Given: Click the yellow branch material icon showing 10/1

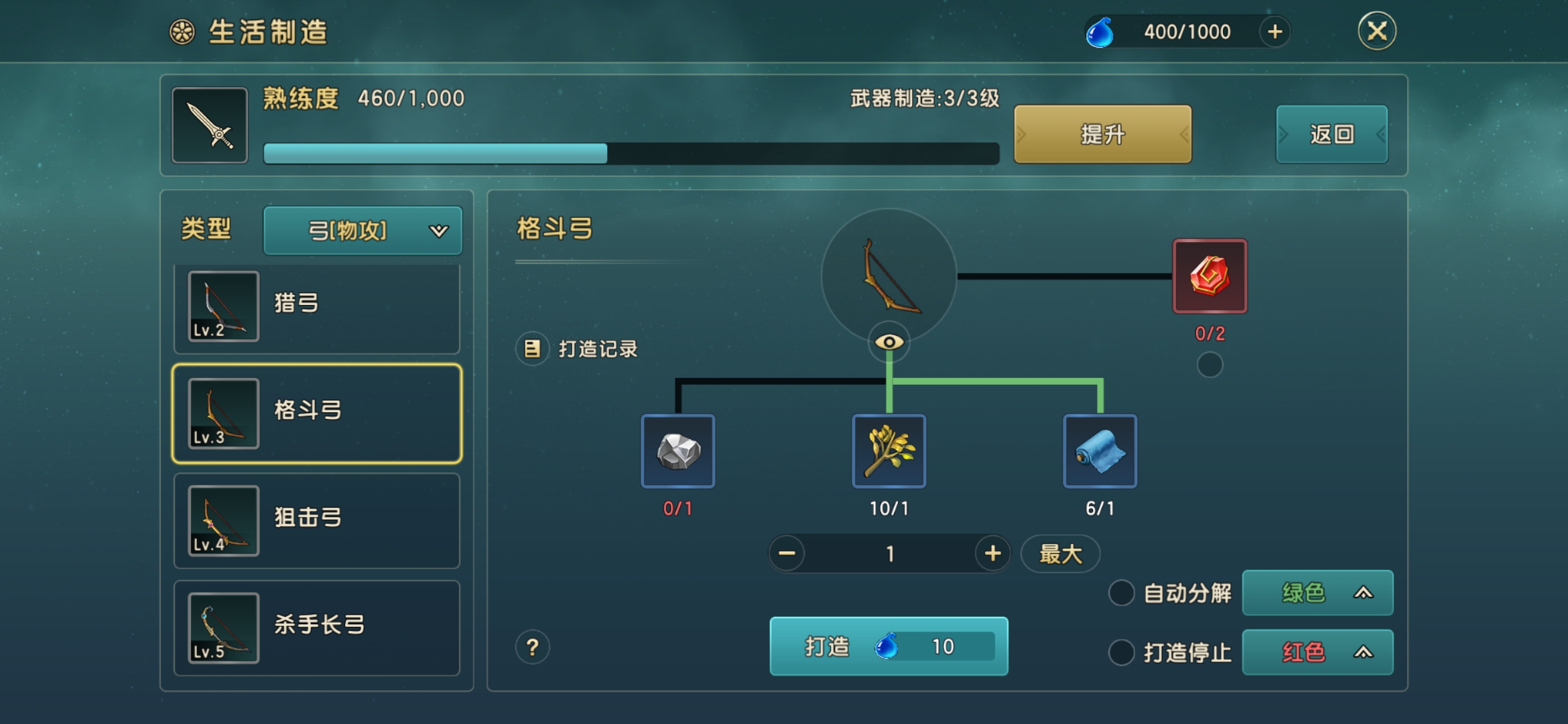Looking at the screenshot, I should 889,452.
